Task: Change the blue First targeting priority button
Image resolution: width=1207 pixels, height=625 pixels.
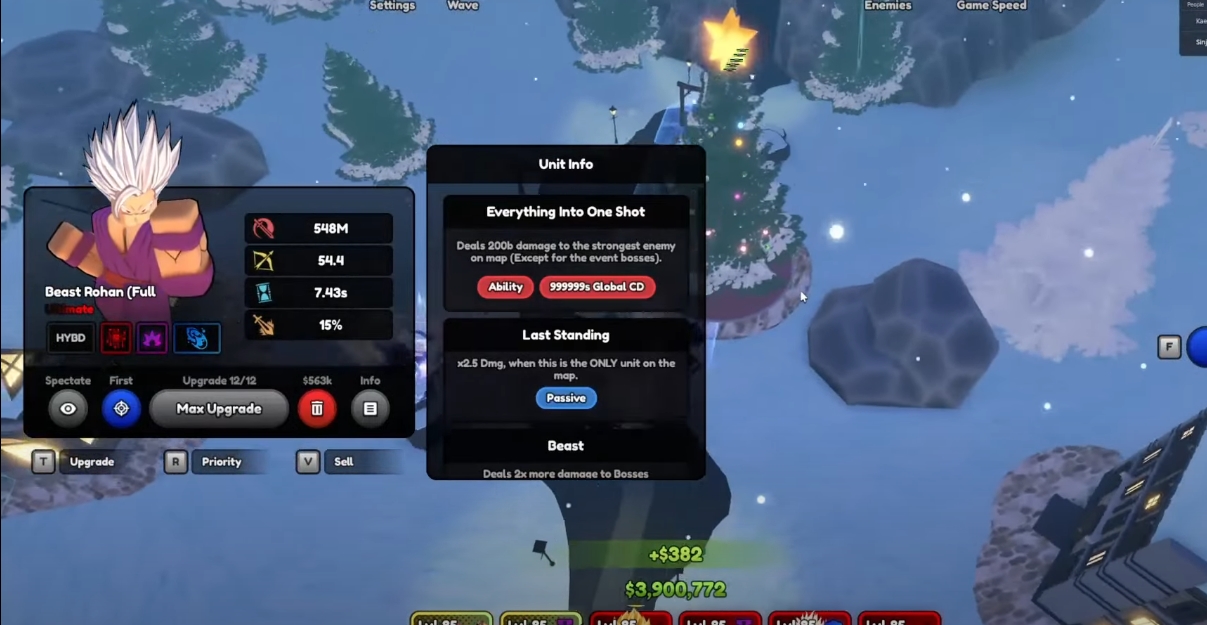Action: [x=121, y=408]
